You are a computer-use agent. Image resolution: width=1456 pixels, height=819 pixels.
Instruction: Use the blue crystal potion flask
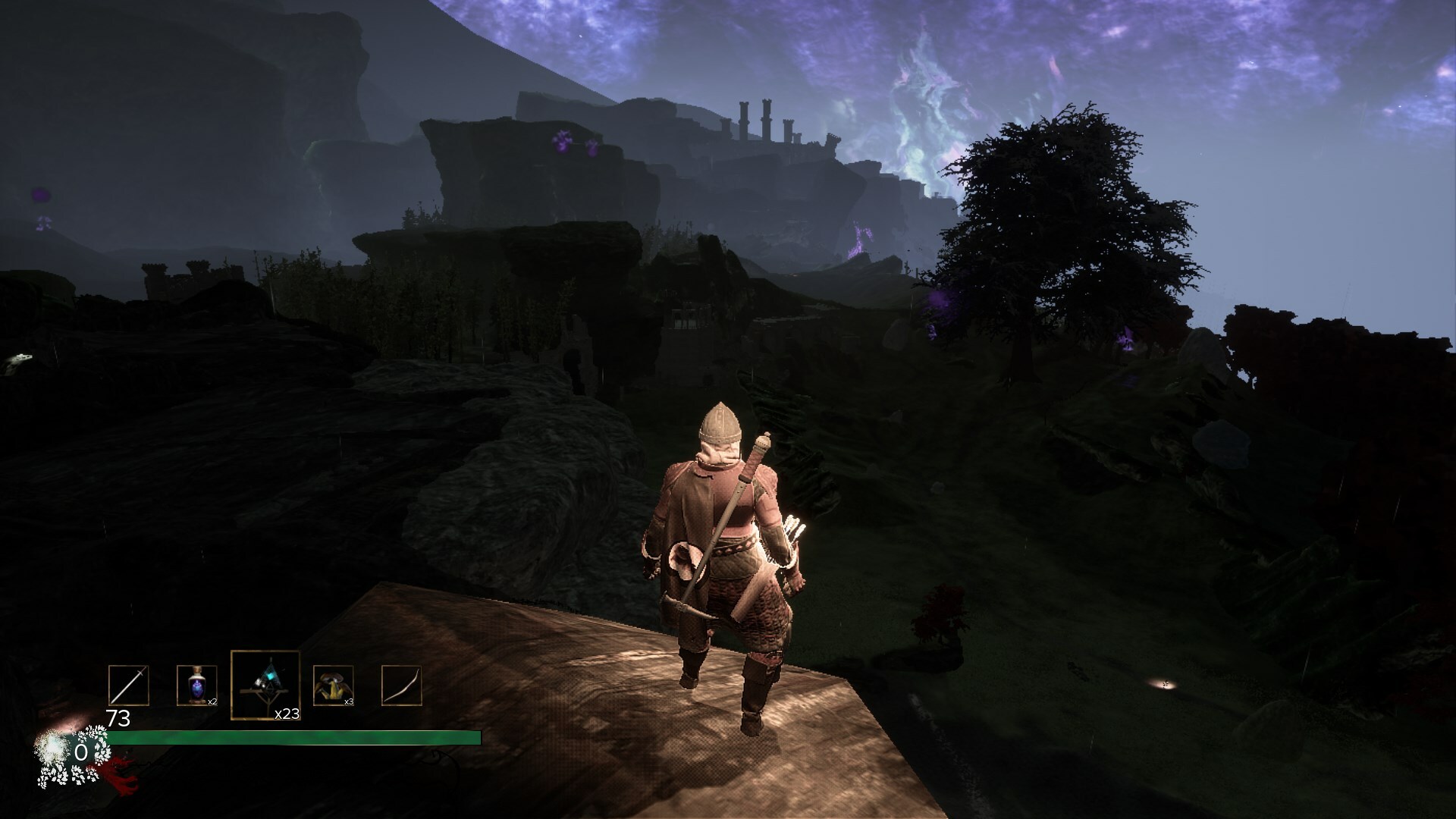[x=196, y=686]
